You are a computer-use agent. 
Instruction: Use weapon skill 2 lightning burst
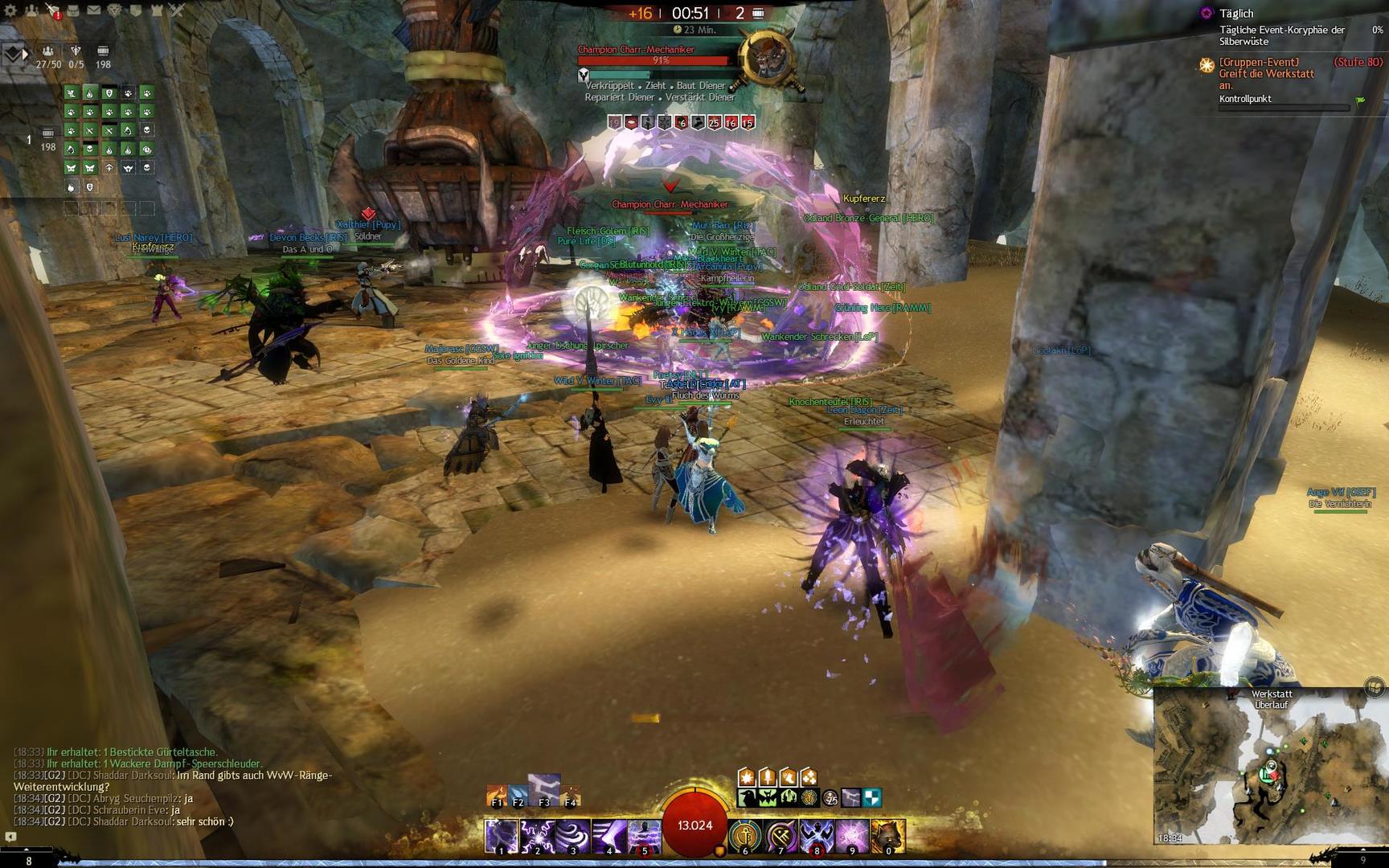tap(537, 836)
